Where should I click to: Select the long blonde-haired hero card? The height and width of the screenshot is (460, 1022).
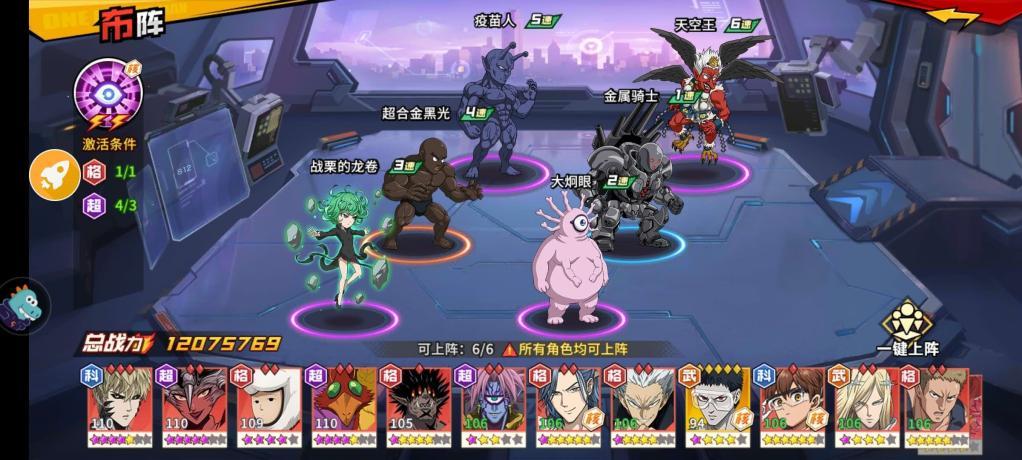pyautogui.click(x=868, y=405)
